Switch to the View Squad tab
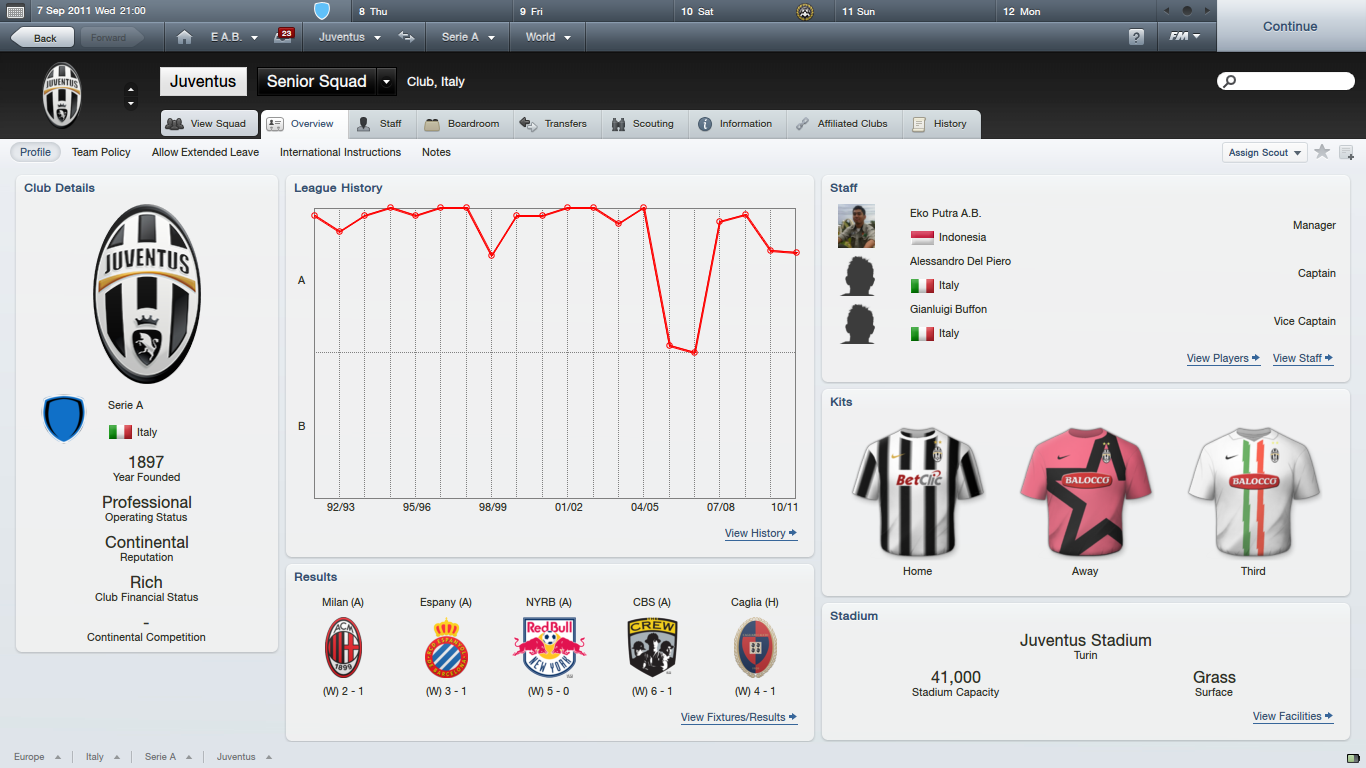The image size is (1366, 768). [x=209, y=124]
